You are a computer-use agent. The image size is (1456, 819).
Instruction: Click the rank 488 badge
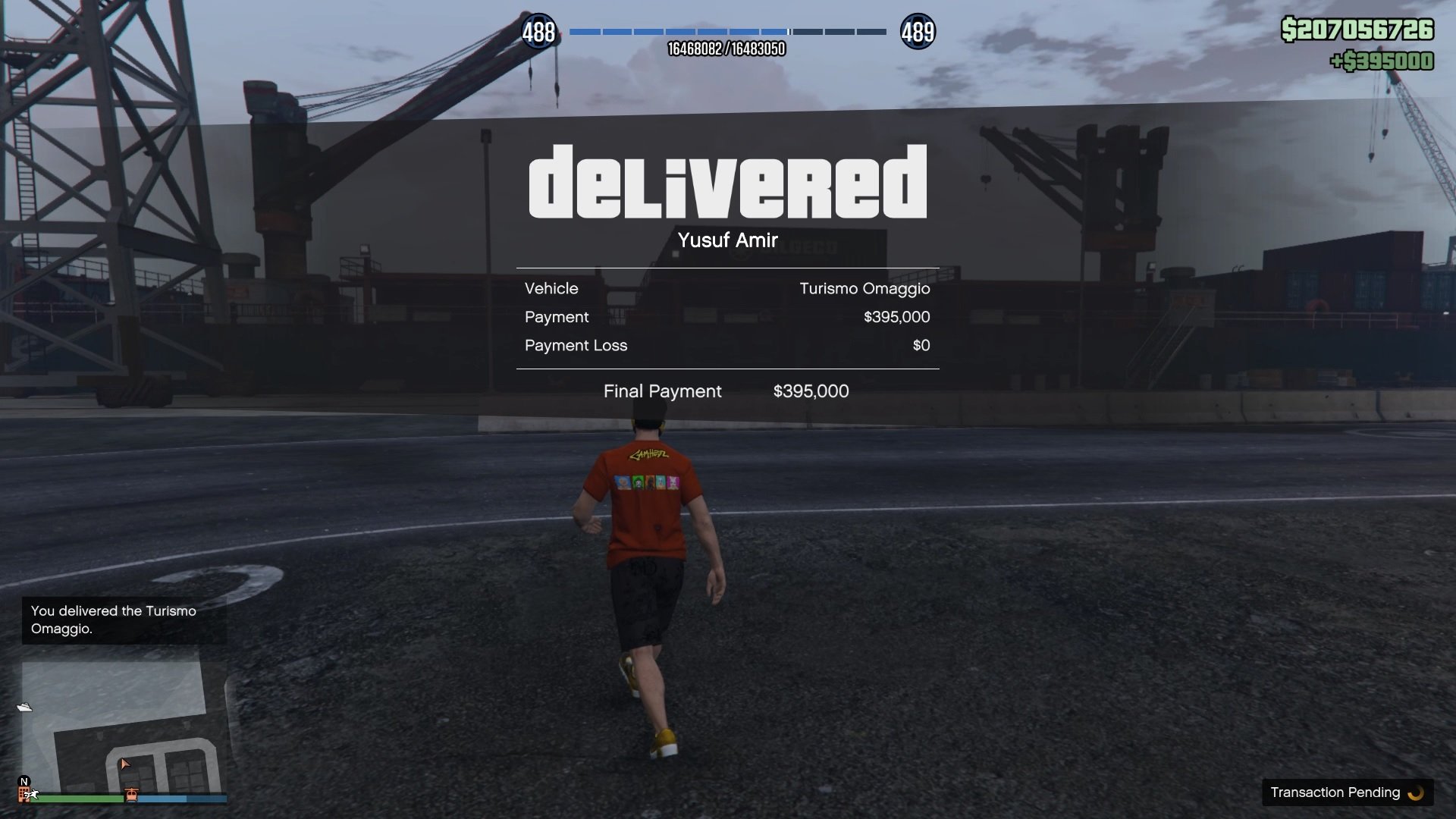point(540,32)
